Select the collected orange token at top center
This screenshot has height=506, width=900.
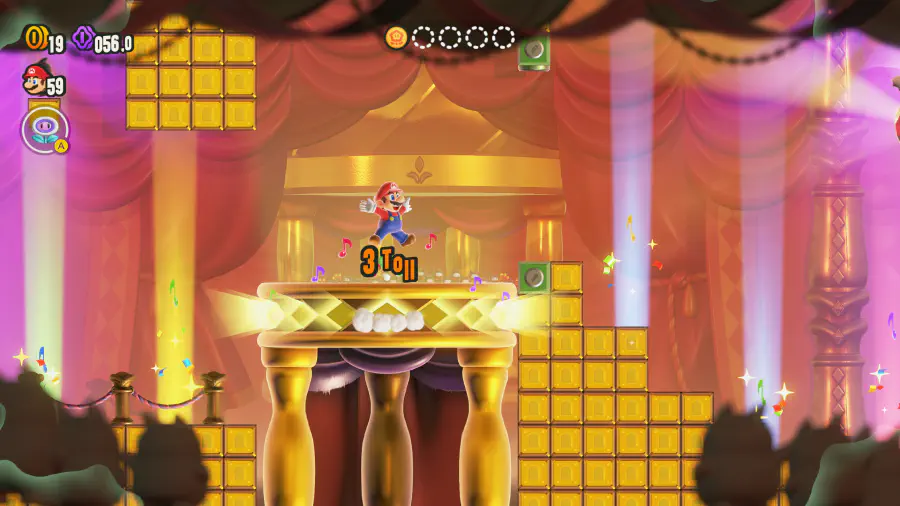point(397,38)
